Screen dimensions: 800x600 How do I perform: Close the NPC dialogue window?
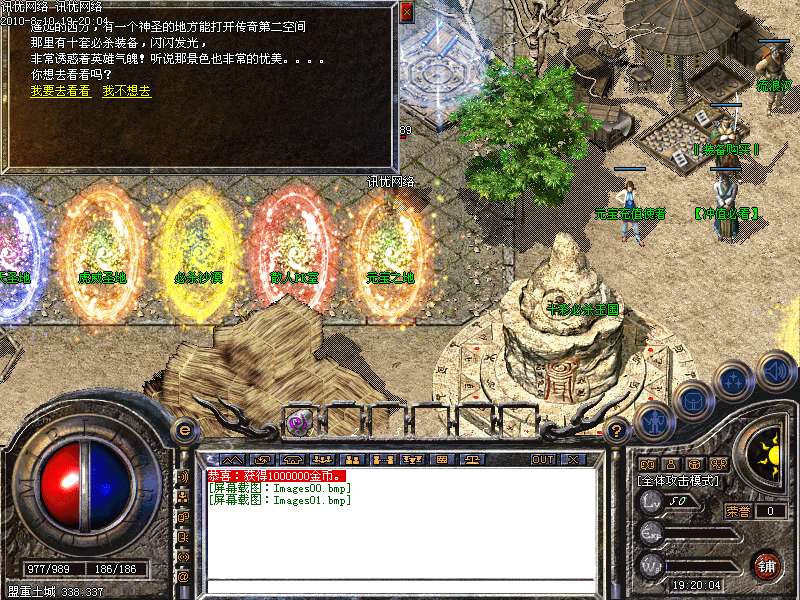(406, 13)
